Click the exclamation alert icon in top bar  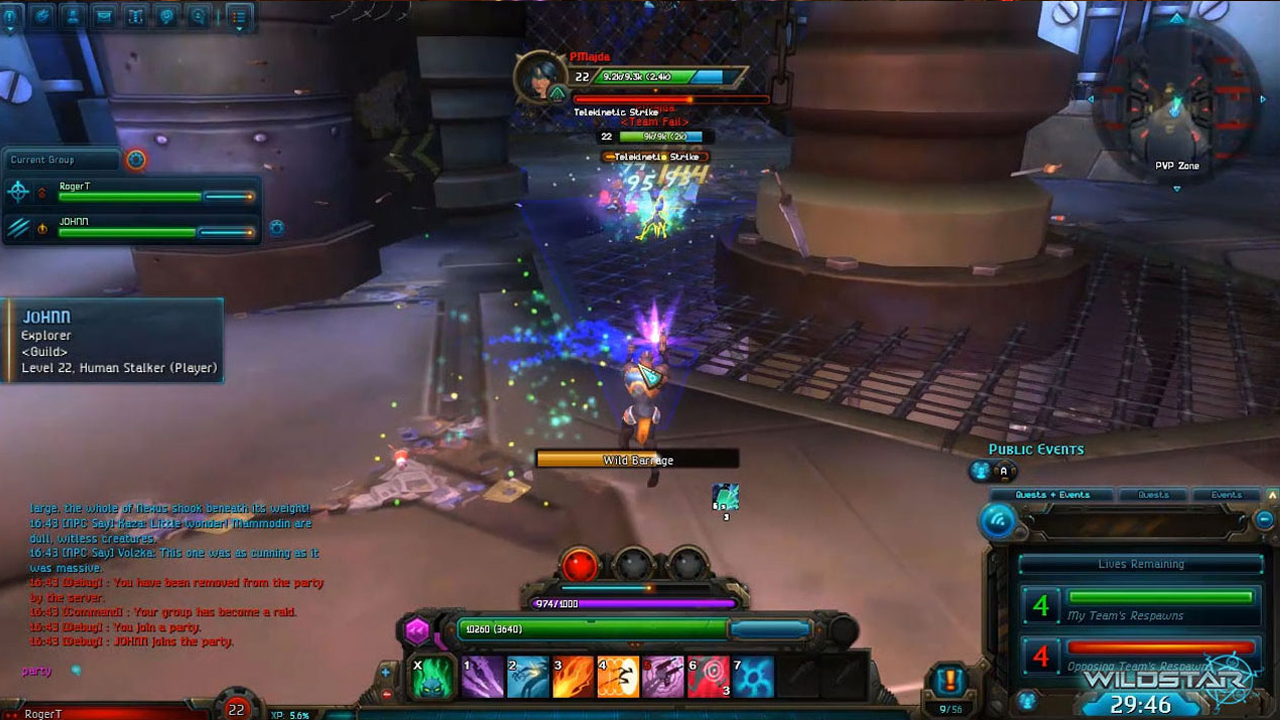coord(11,16)
